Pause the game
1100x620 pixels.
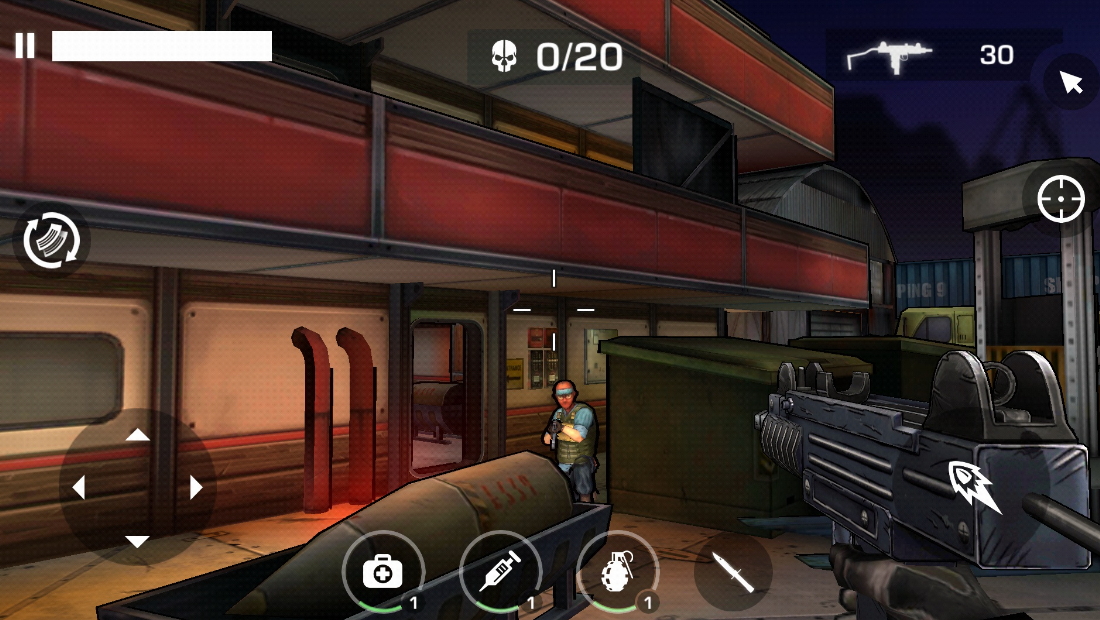[25, 46]
